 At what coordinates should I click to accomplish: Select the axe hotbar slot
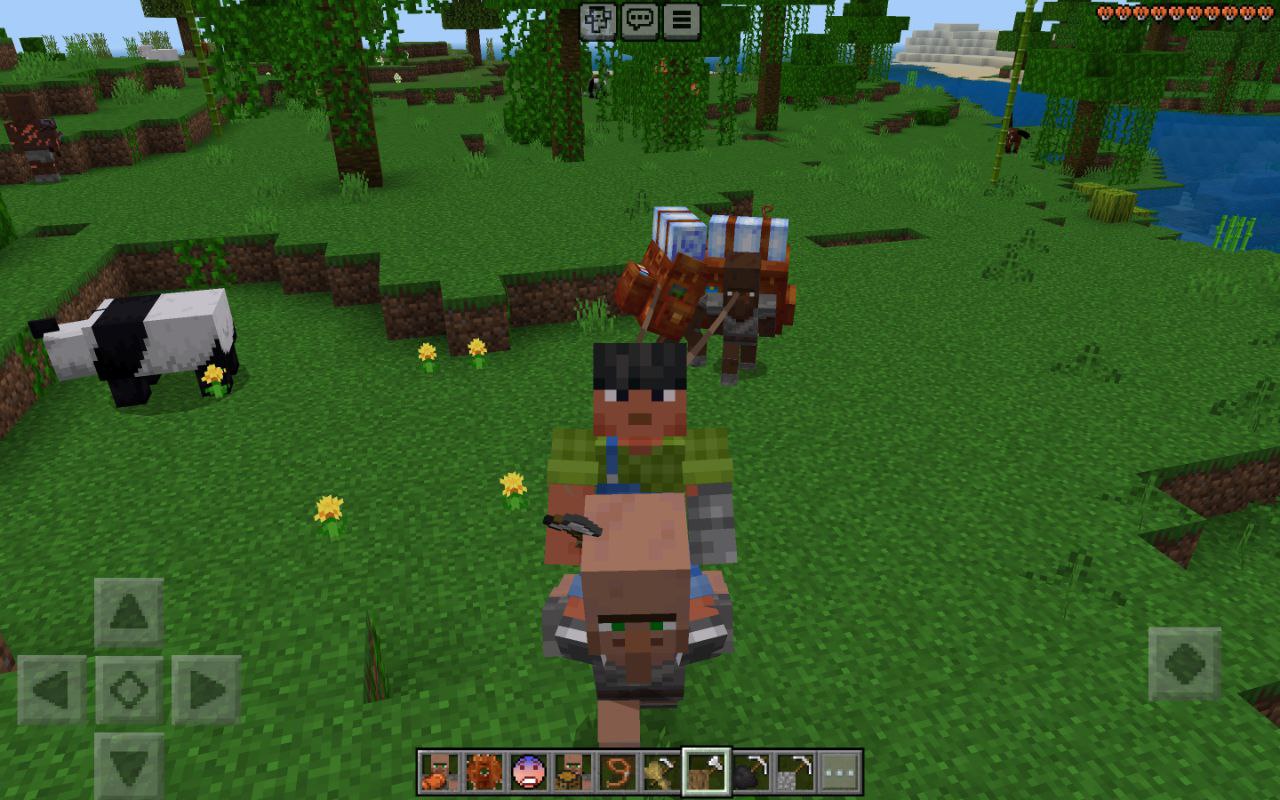coord(706,772)
